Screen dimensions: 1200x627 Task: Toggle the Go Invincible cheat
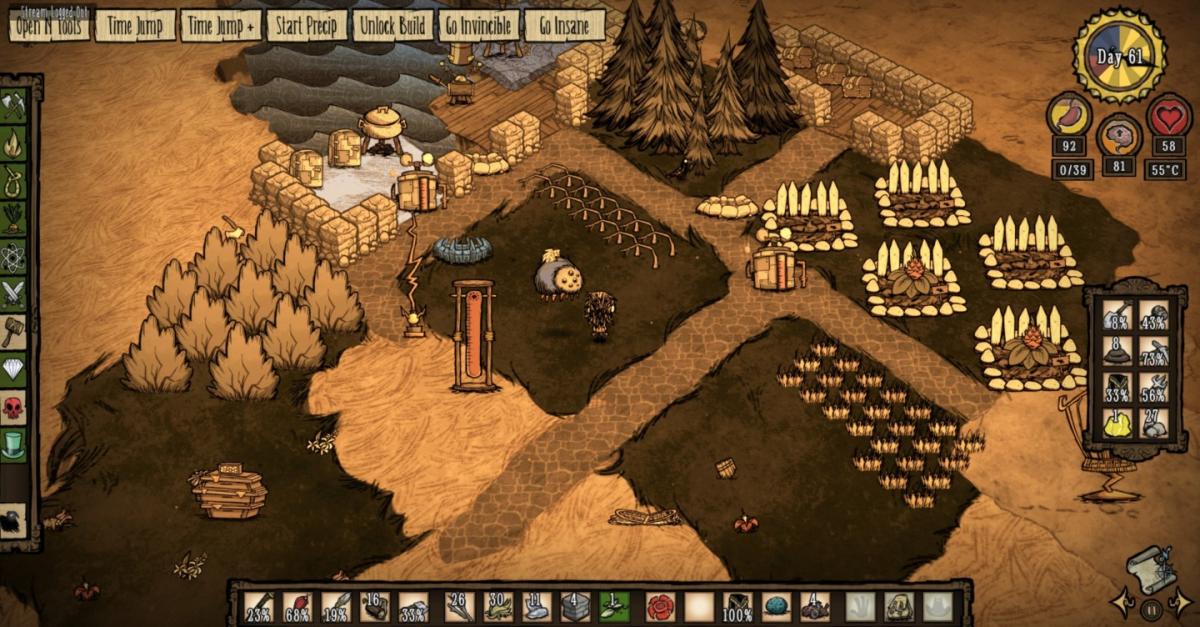[479, 26]
